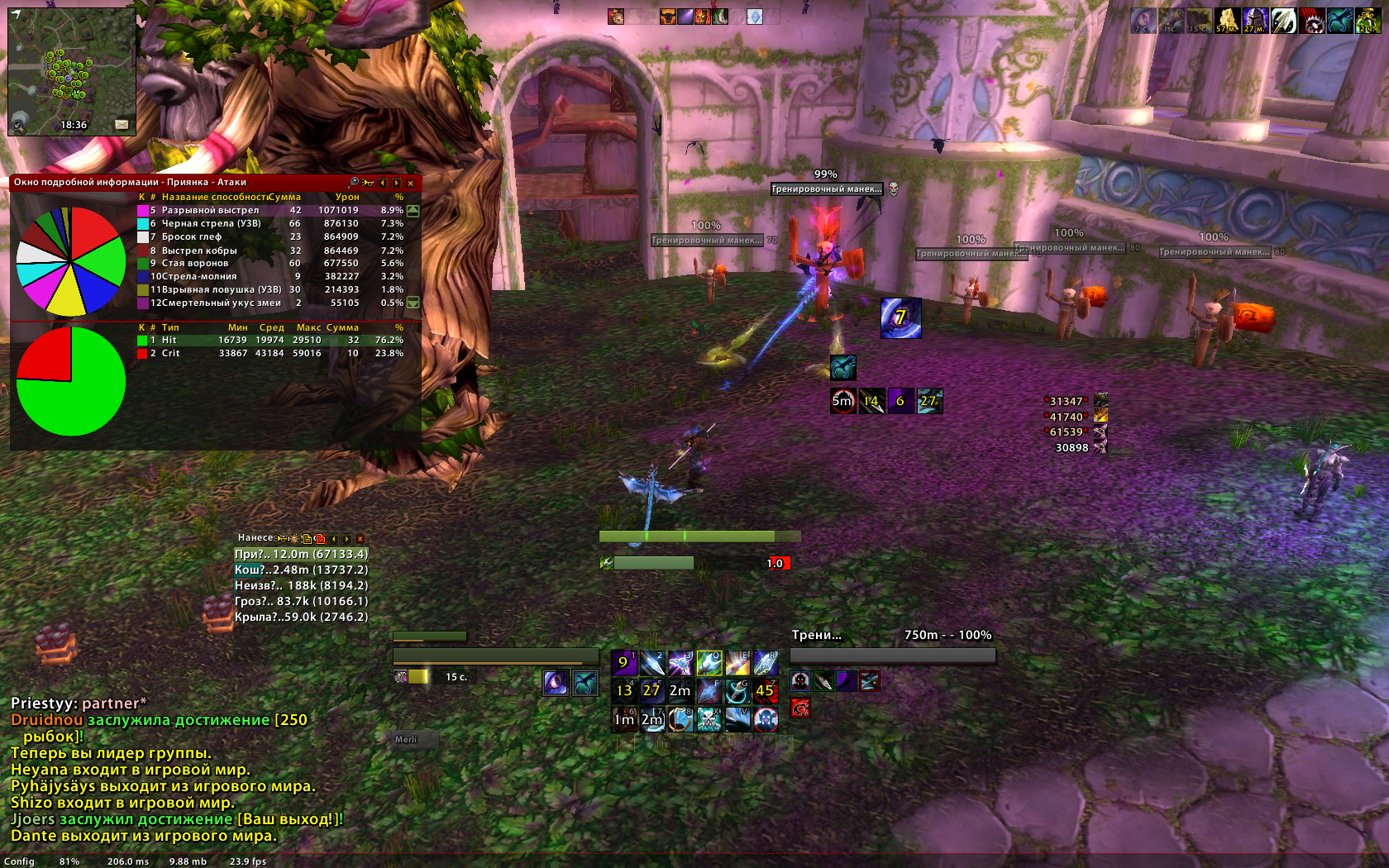1389x868 pixels.
Task: Activate the ability bound to key 2
Action: 652,663
